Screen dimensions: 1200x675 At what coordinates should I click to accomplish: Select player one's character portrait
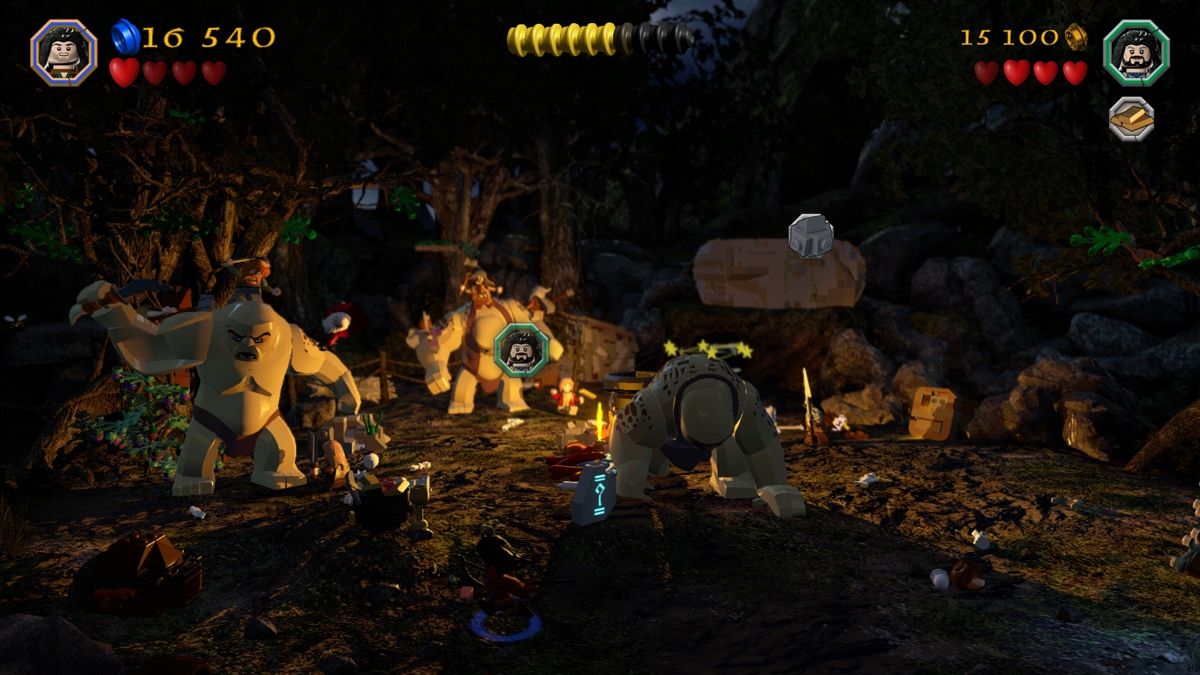pyautogui.click(x=63, y=51)
